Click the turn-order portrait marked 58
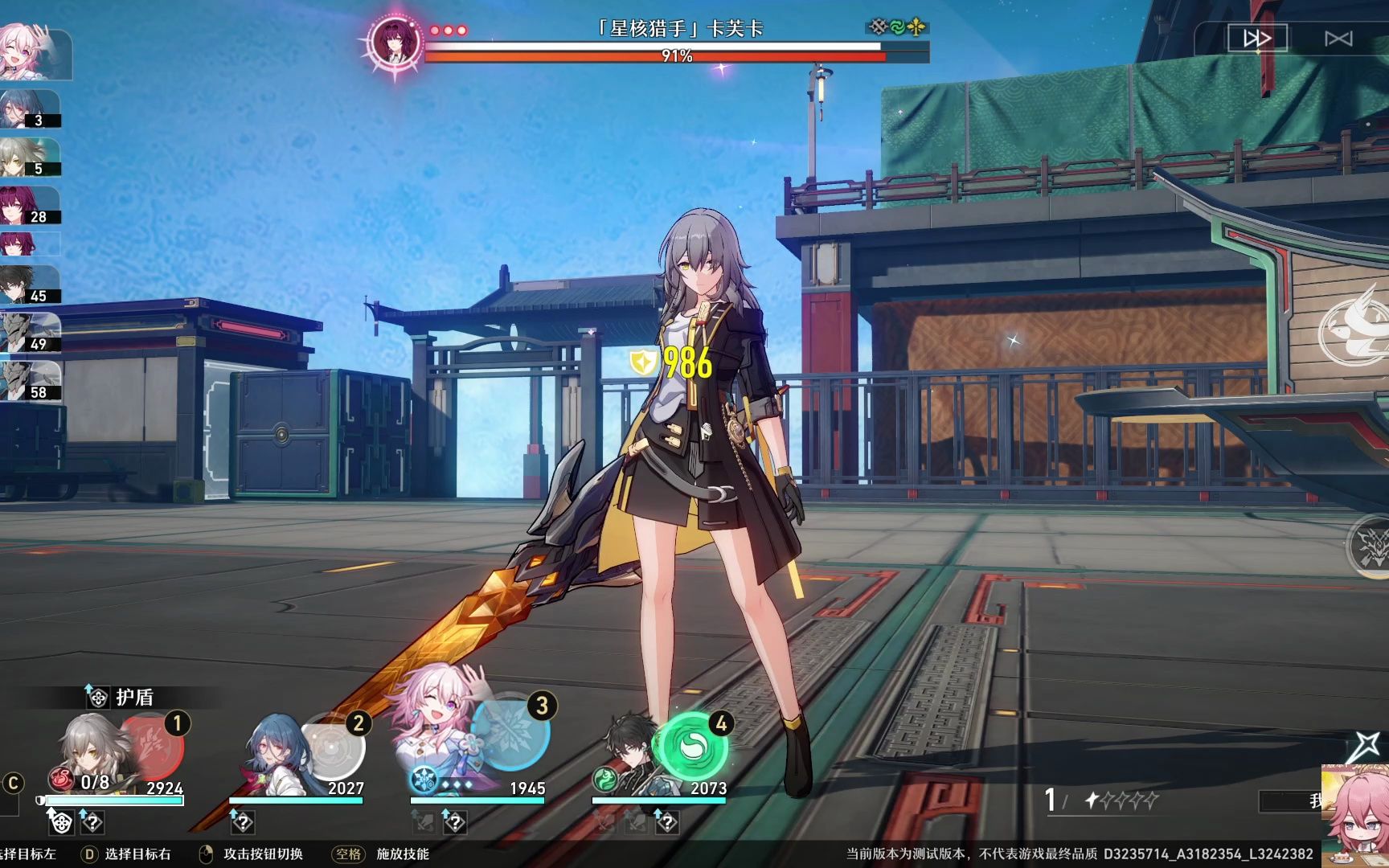 (x=29, y=381)
